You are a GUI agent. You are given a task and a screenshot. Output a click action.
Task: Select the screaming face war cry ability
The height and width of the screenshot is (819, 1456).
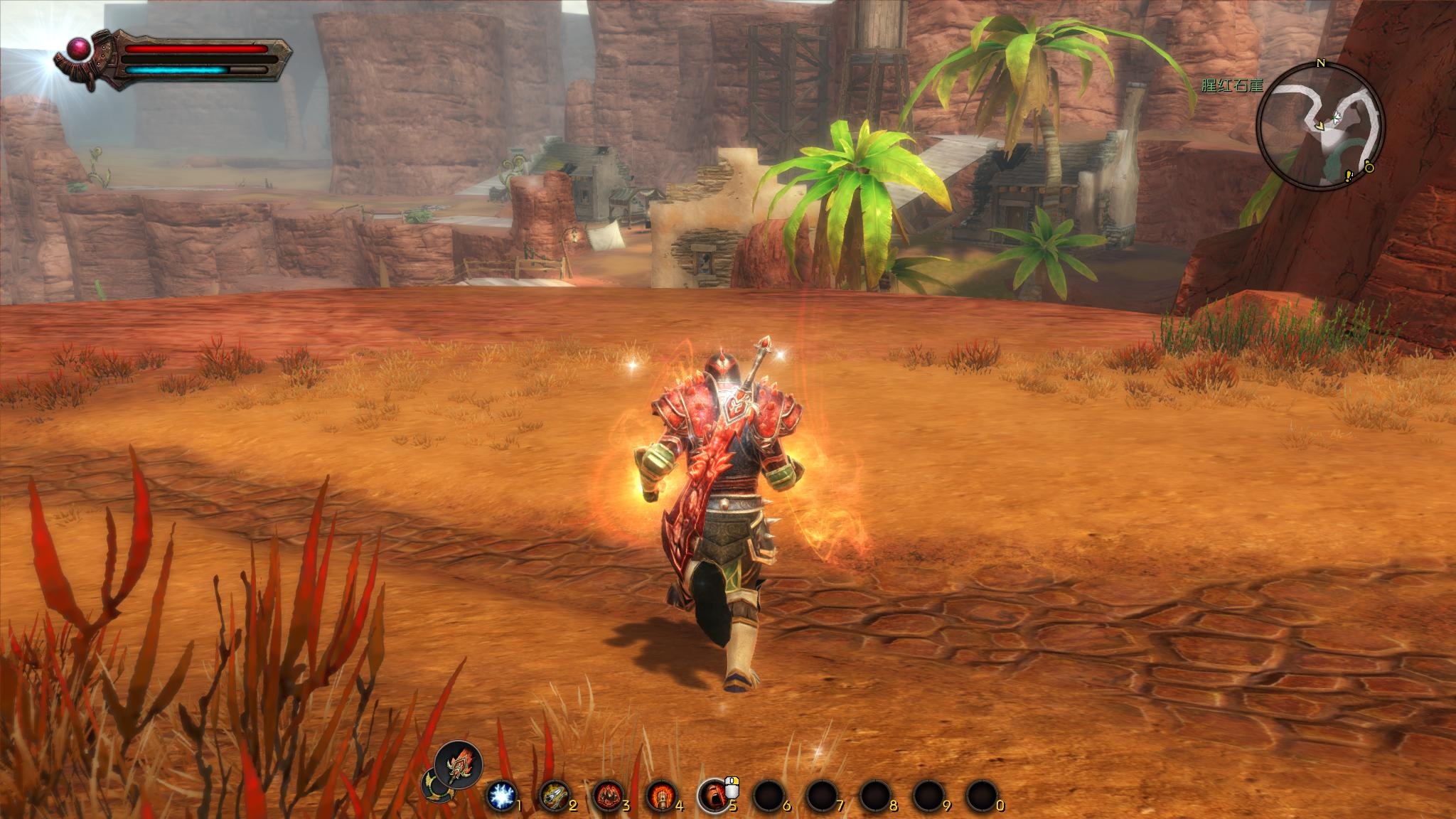tap(713, 795)
